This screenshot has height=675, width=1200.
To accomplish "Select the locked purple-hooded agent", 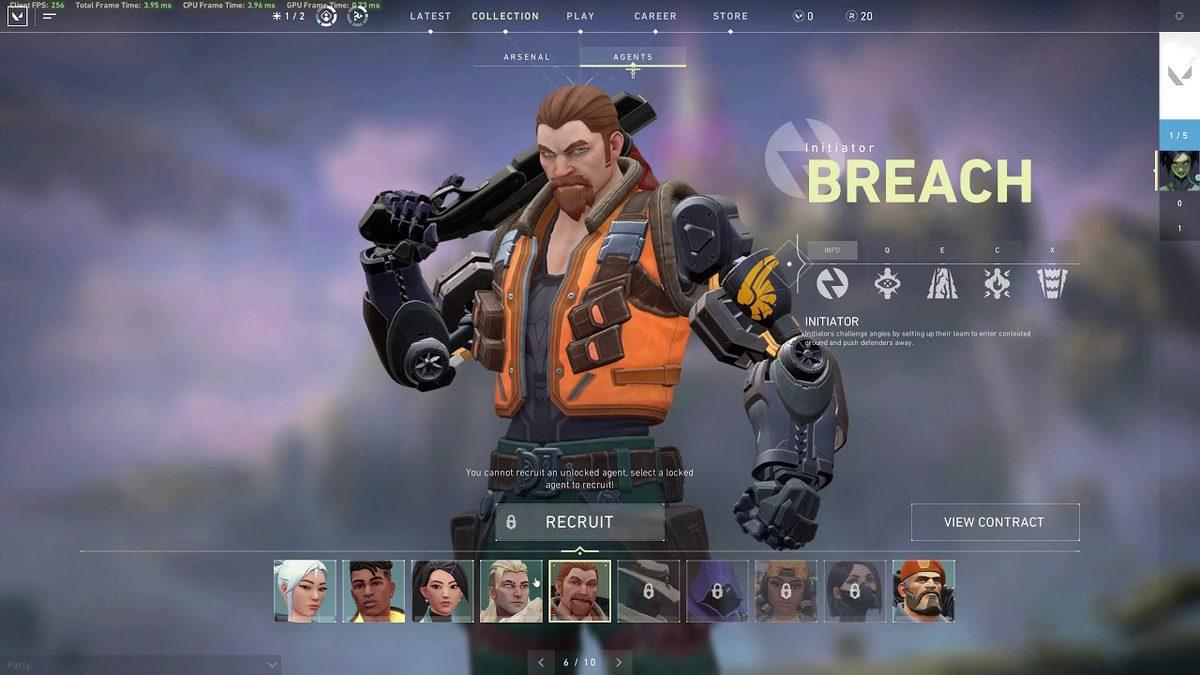I will click(717, 591).
